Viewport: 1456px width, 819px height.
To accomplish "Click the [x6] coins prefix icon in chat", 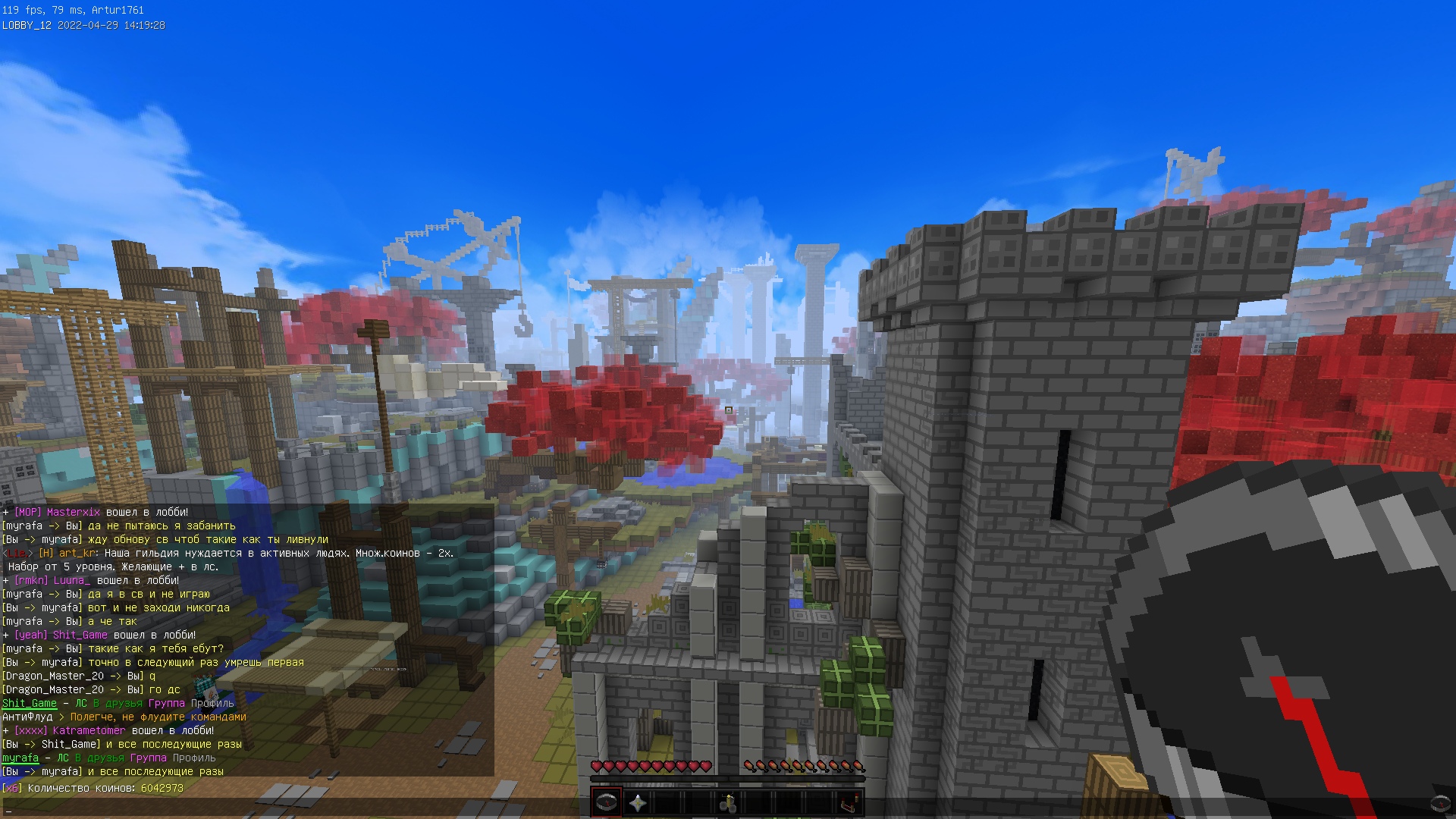I will click(x=12, y=788).
